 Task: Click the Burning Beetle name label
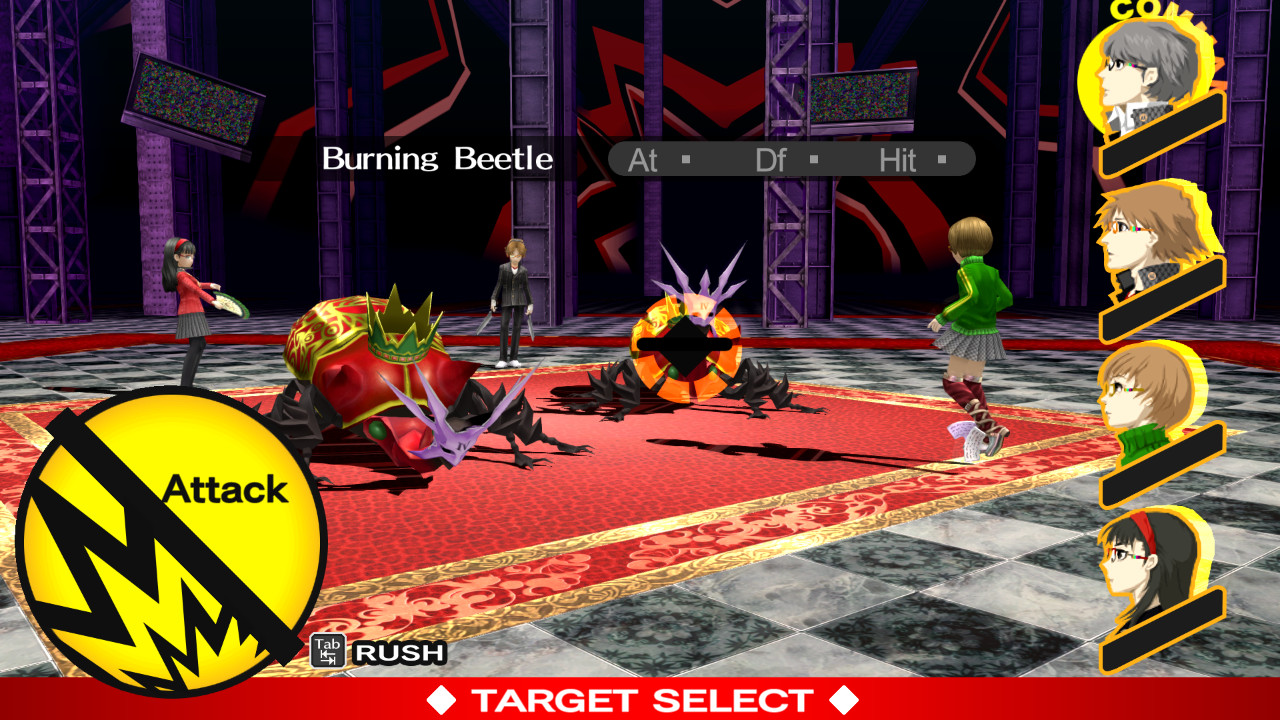coord(437,159)
